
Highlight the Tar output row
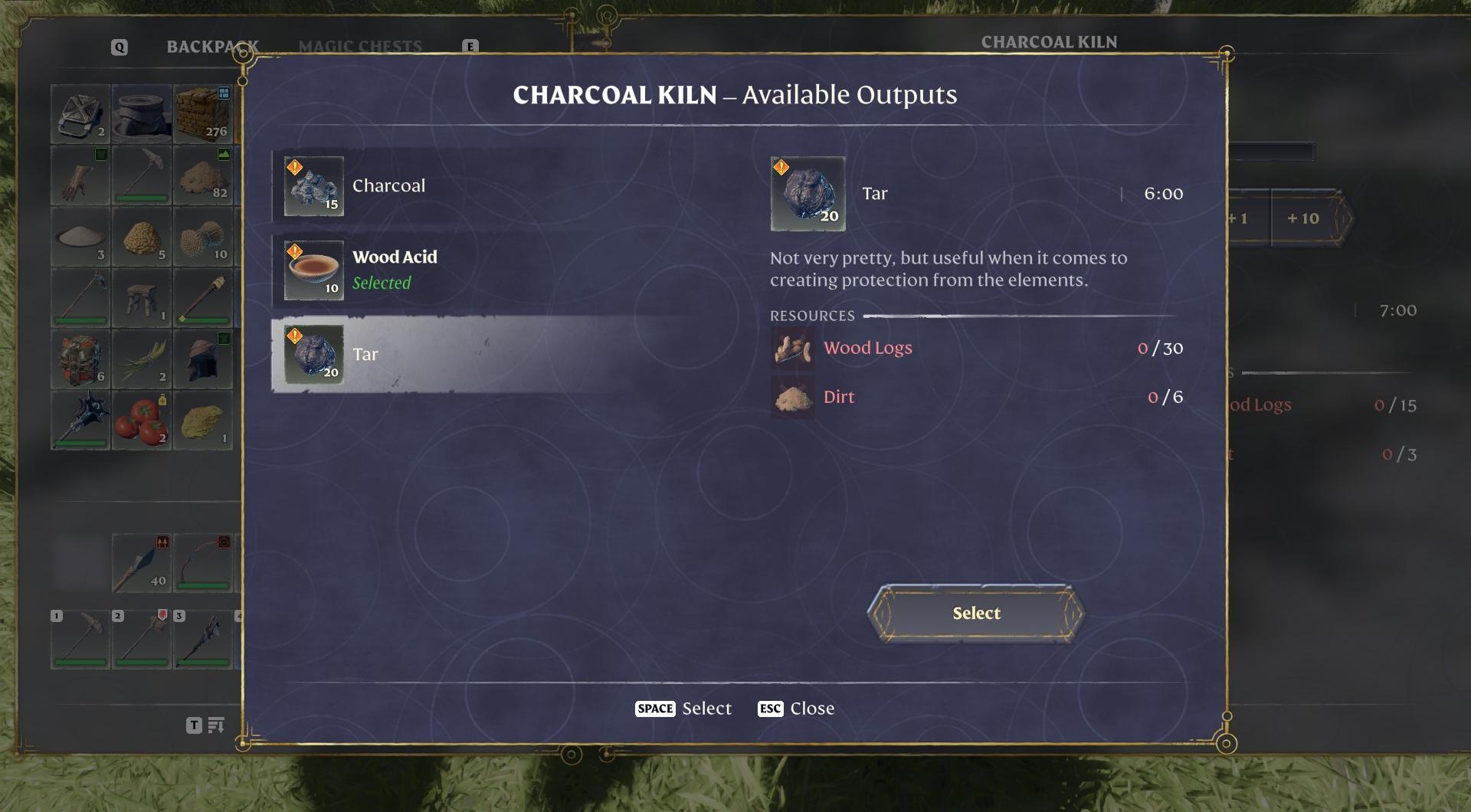pos(460,355)
